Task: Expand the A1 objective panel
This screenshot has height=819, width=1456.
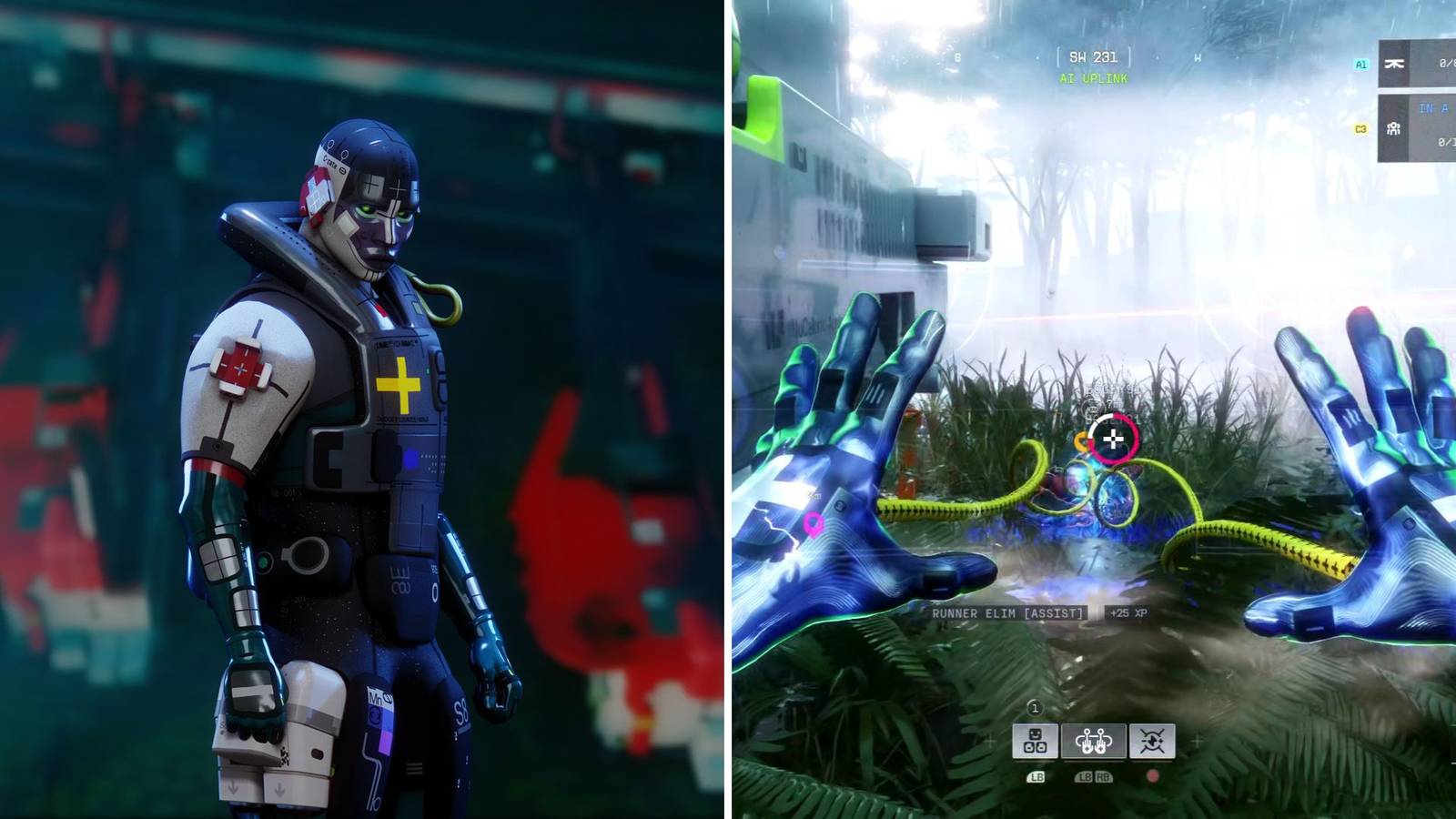Action: click(1420, 64)
